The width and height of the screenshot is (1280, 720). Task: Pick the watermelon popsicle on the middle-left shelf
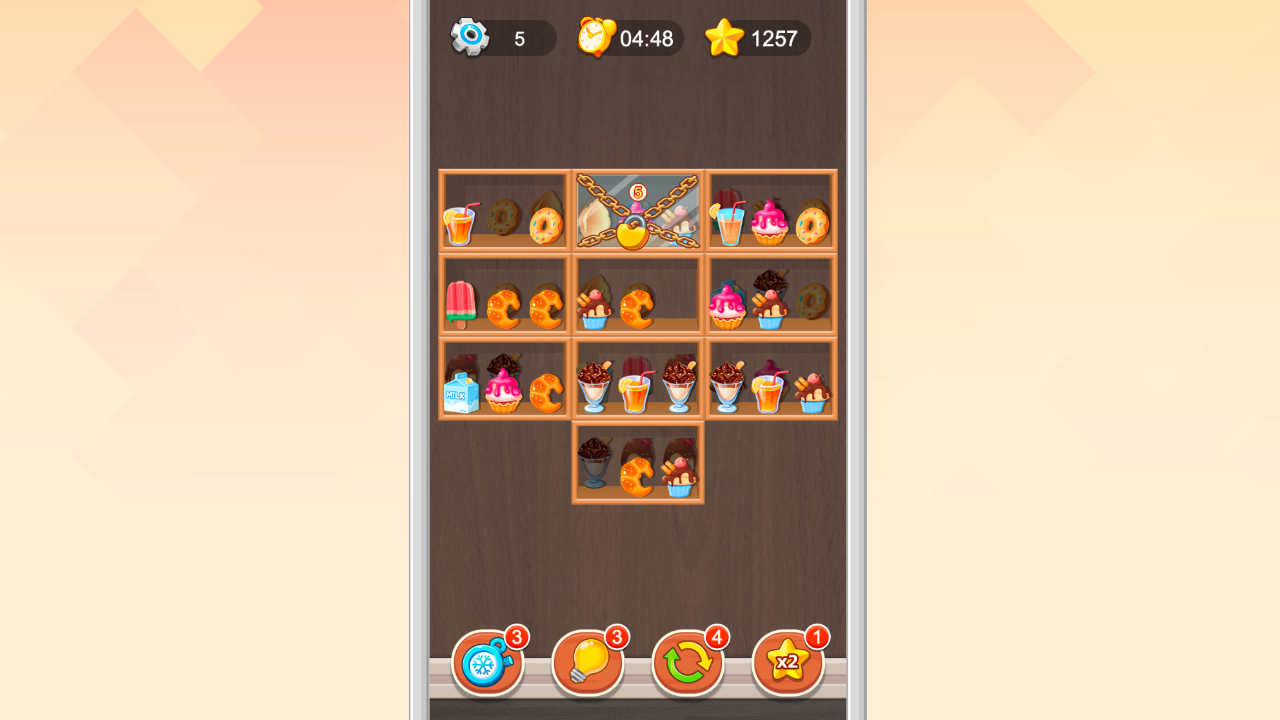[x=460, y=302]
